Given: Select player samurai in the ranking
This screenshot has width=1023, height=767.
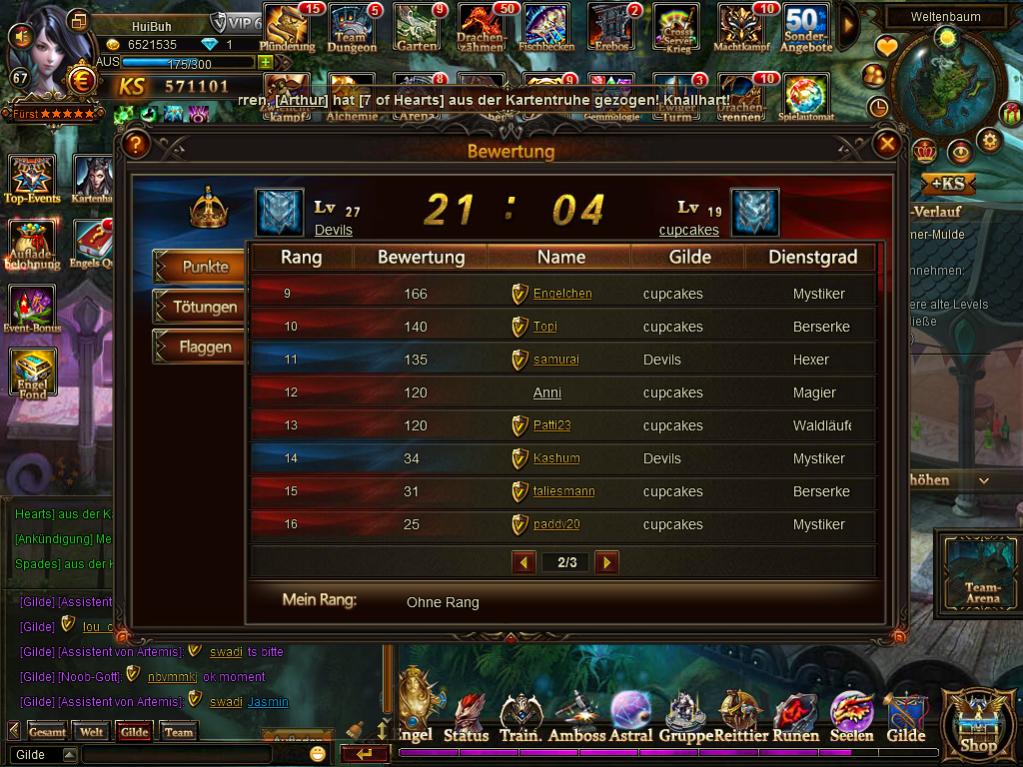Looking at the screenshot, I should 556,360.
